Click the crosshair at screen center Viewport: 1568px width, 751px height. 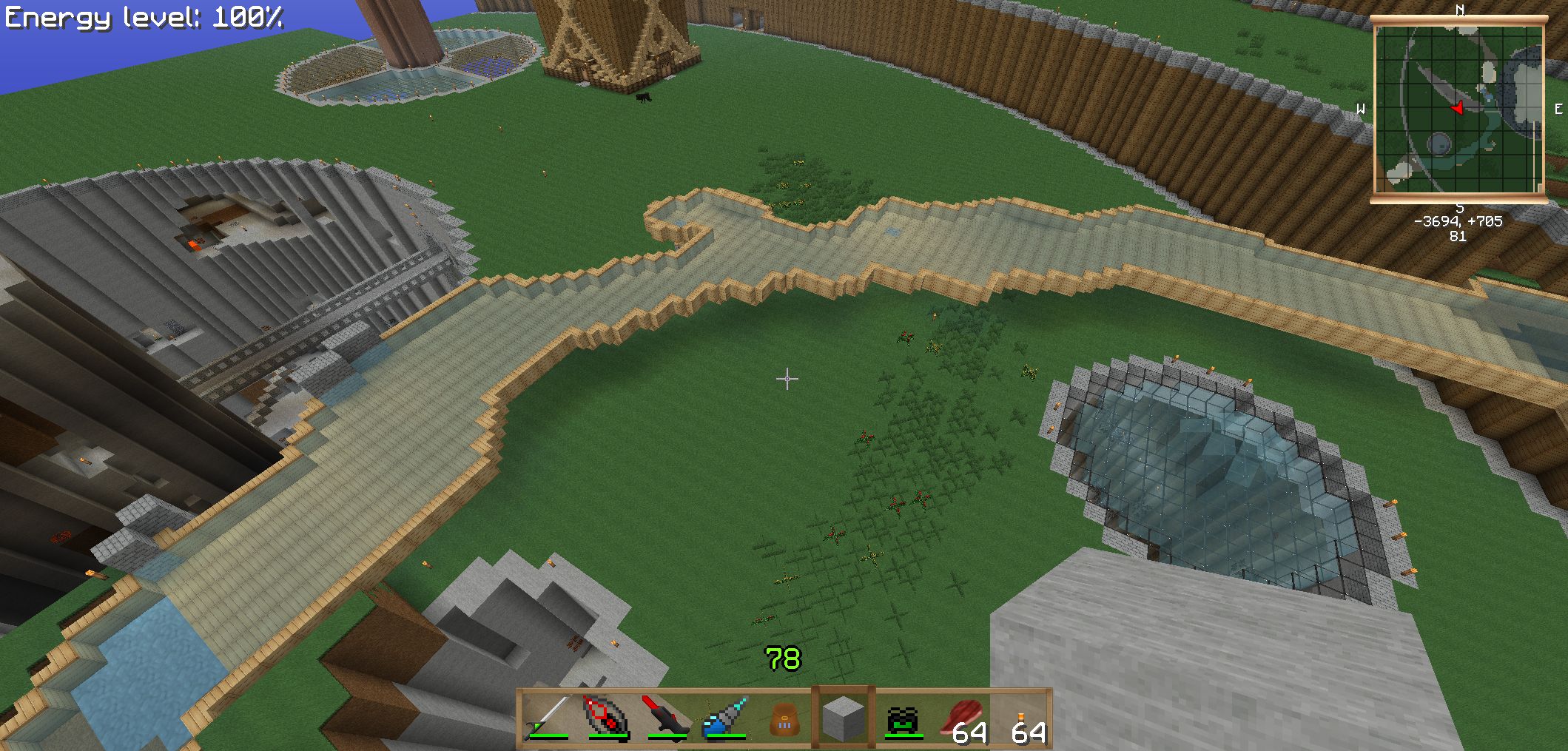pyautogui.click(x=786, y=379)
